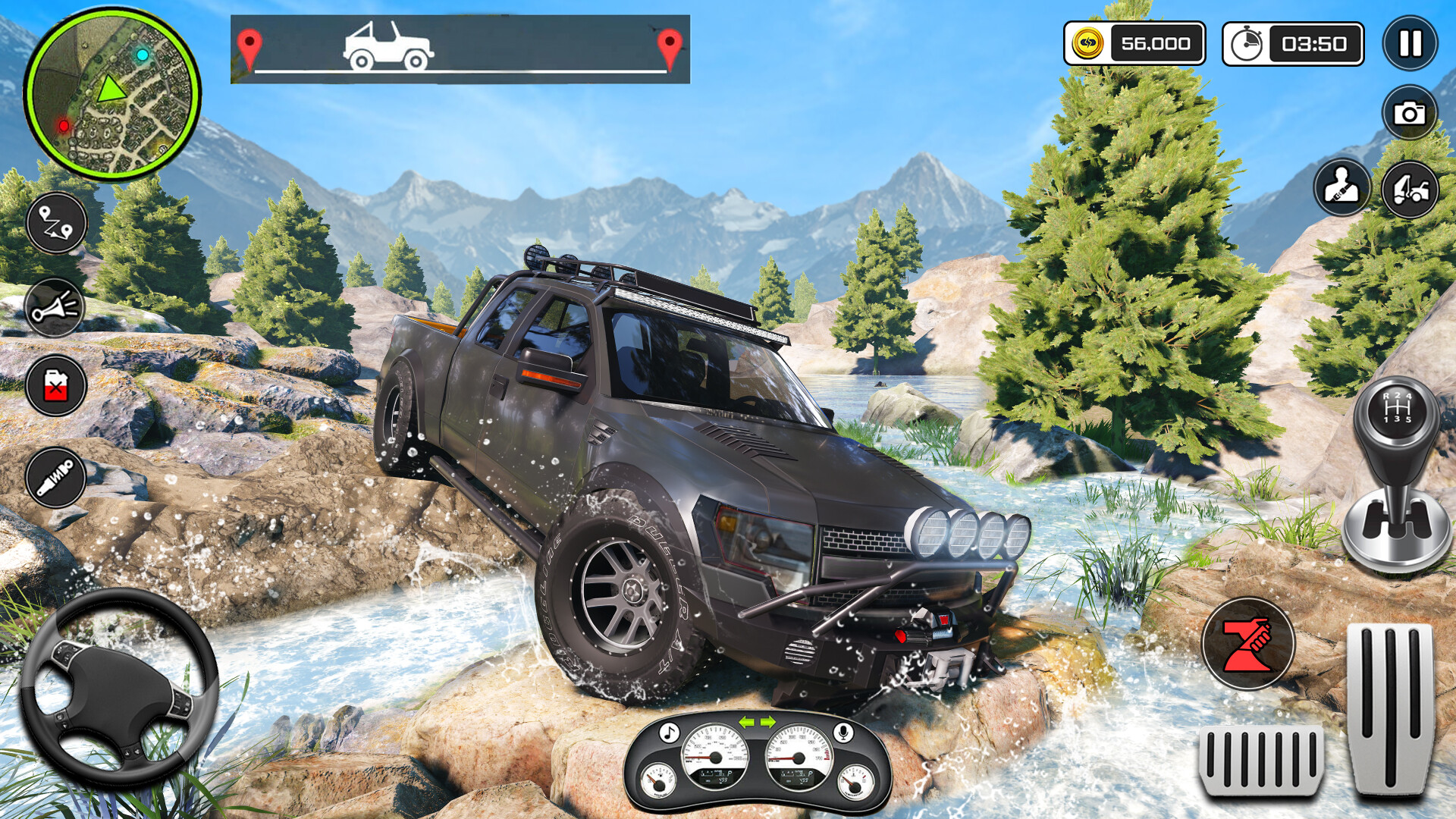Engage the red handbrake button
This screenshot has width=1456, height=819.
tap(1247, 644)
